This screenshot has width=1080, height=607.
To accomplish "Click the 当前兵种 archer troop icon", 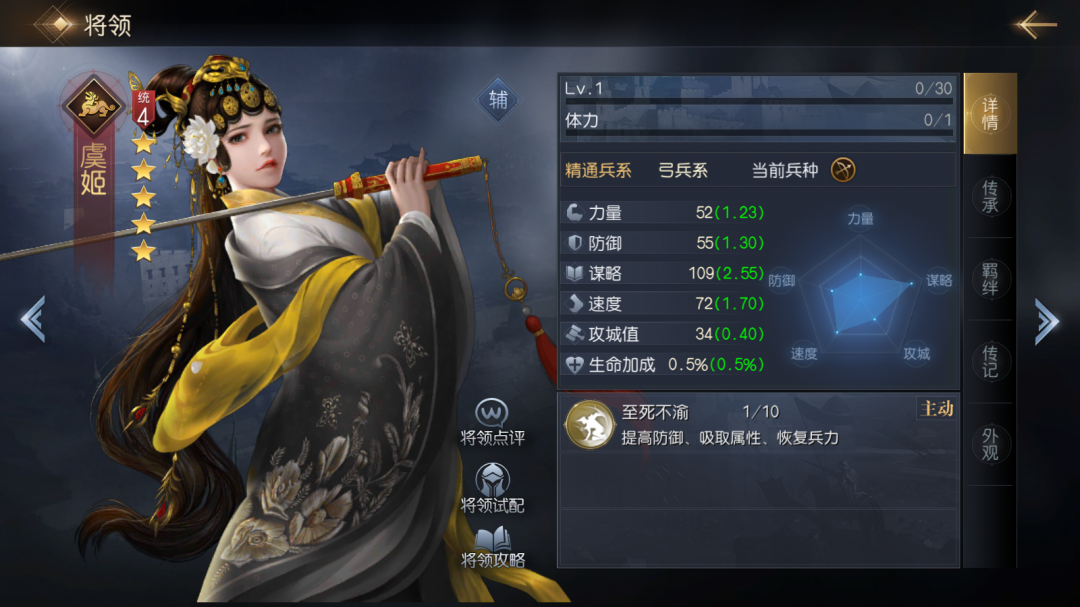I will point(843,170).
